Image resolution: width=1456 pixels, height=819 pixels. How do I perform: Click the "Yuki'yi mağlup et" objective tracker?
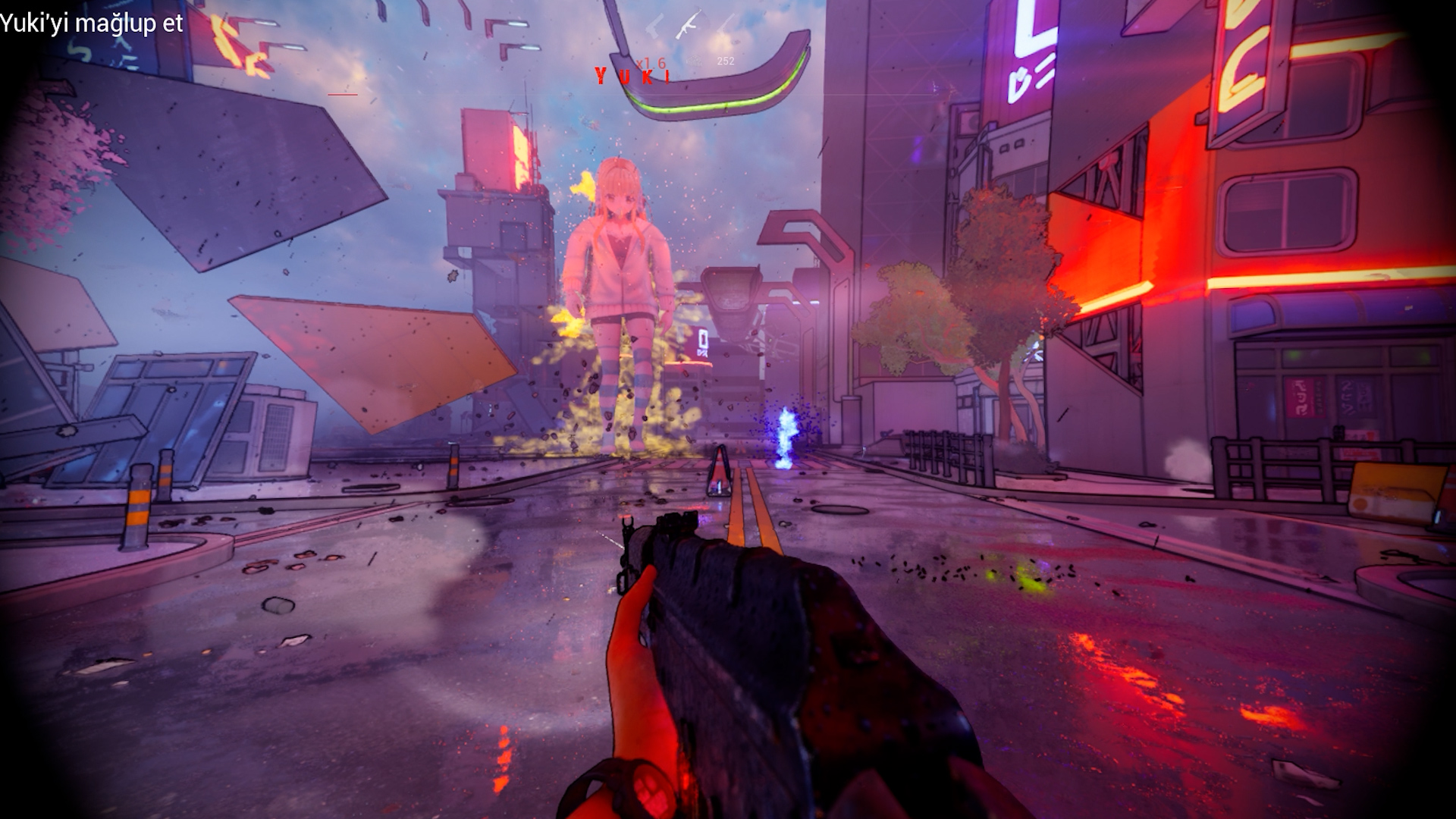pyautogui.click(x=92, y=24)
